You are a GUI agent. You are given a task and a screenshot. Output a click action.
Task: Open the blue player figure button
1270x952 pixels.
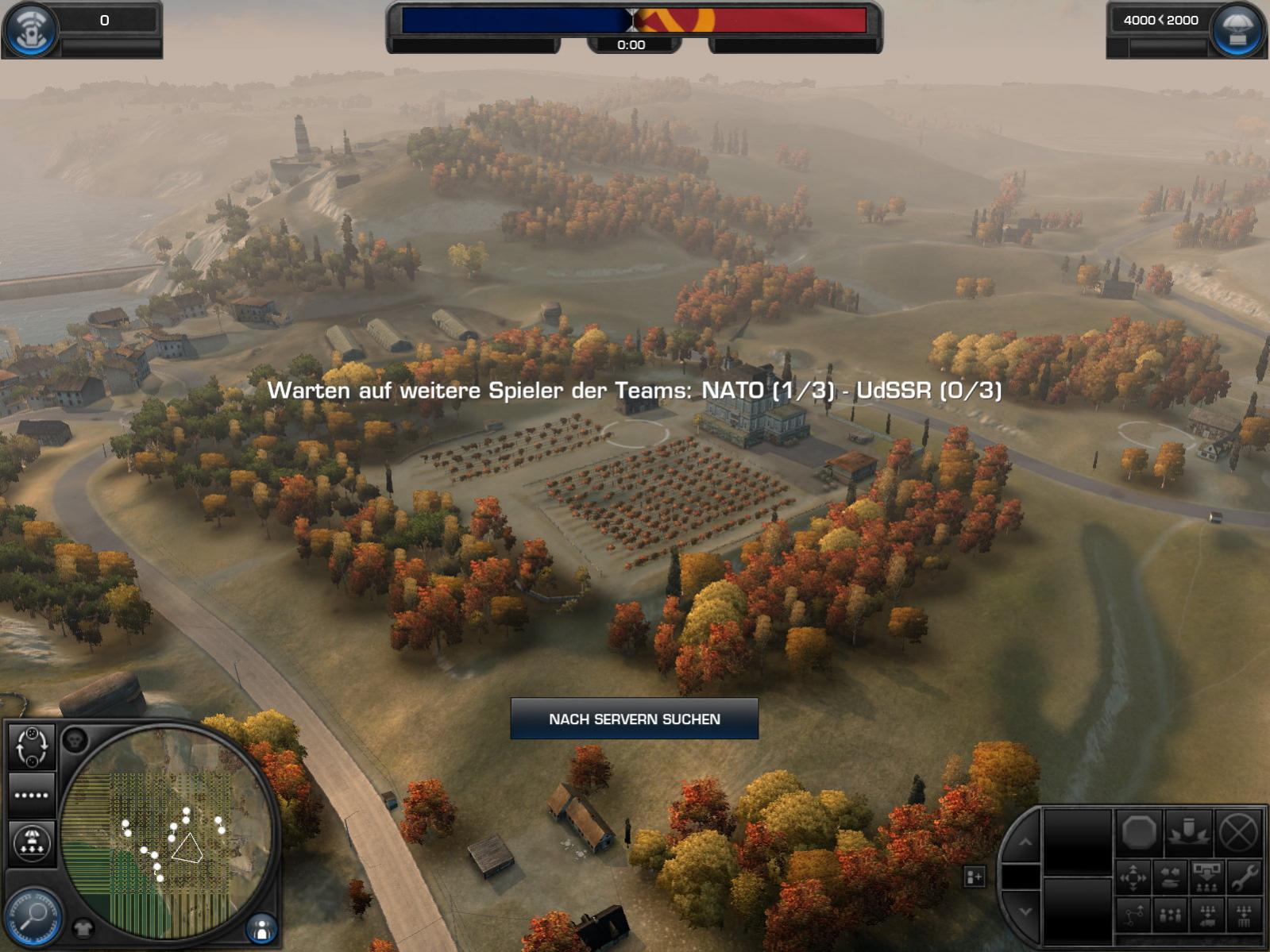pyautogui.click(x=261, y=927)
